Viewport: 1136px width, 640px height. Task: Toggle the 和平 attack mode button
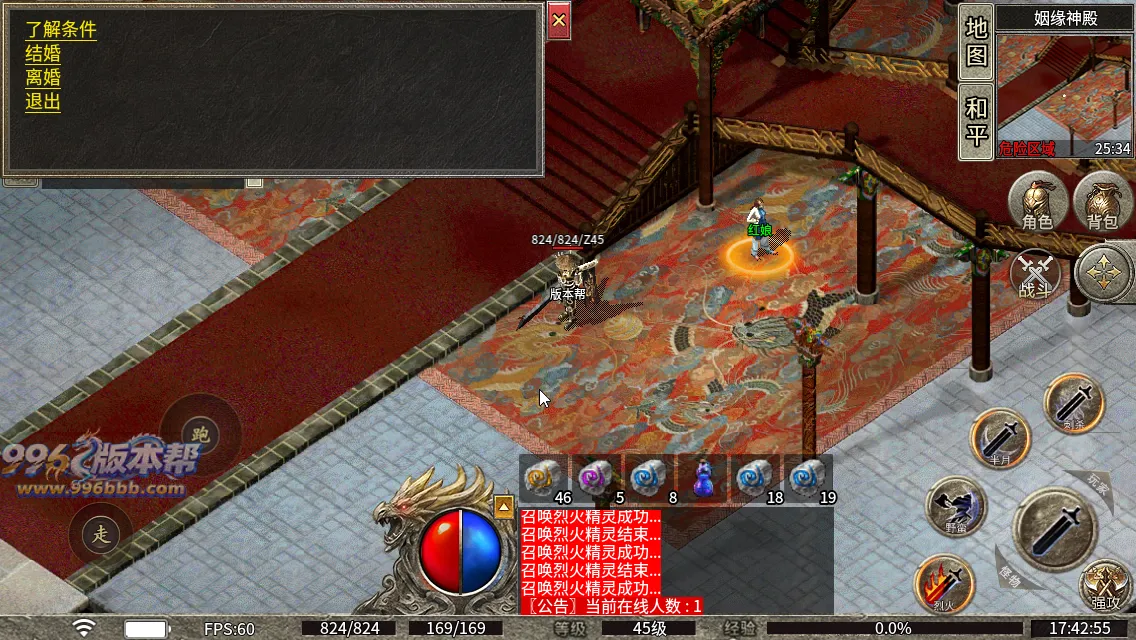[976, 121]
